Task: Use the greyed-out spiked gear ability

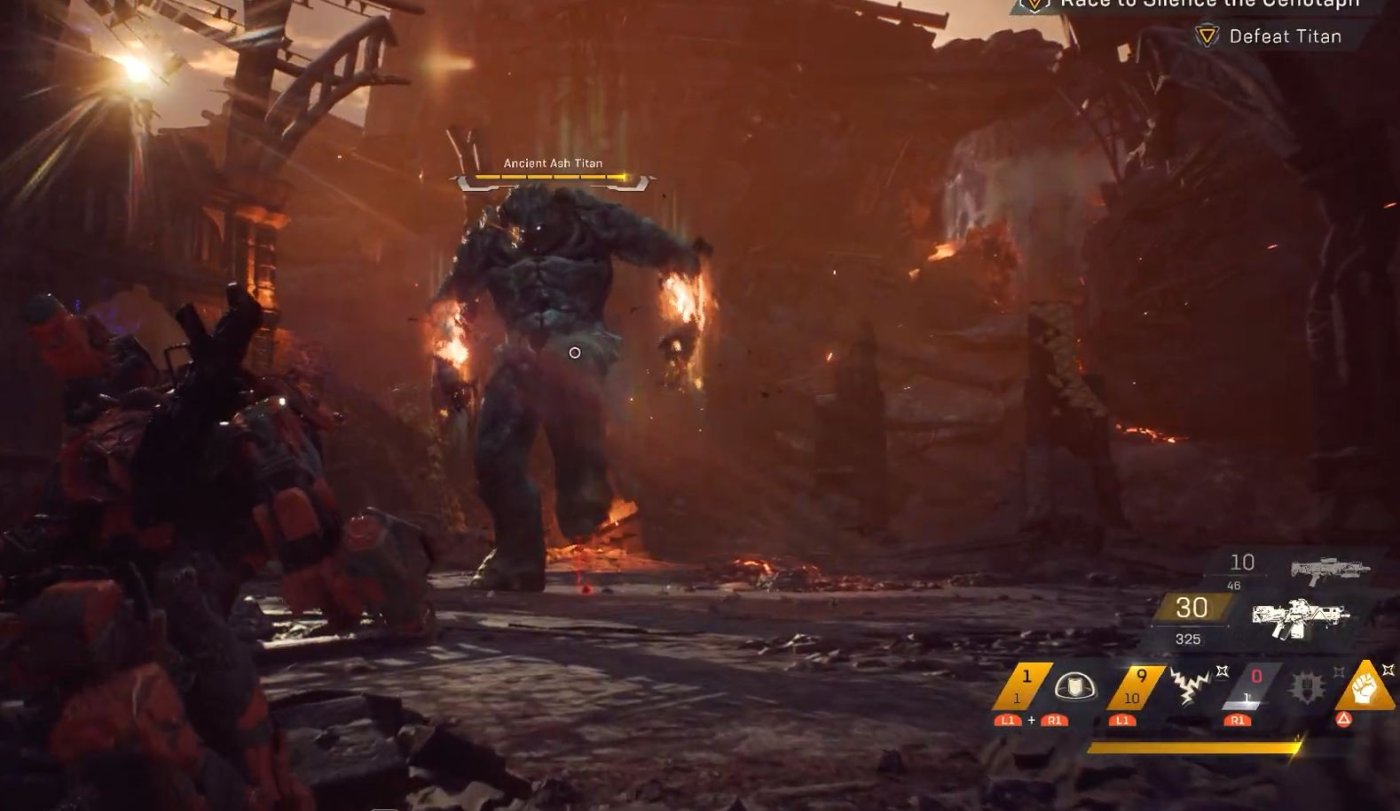Action: (x=1309, y=687)
